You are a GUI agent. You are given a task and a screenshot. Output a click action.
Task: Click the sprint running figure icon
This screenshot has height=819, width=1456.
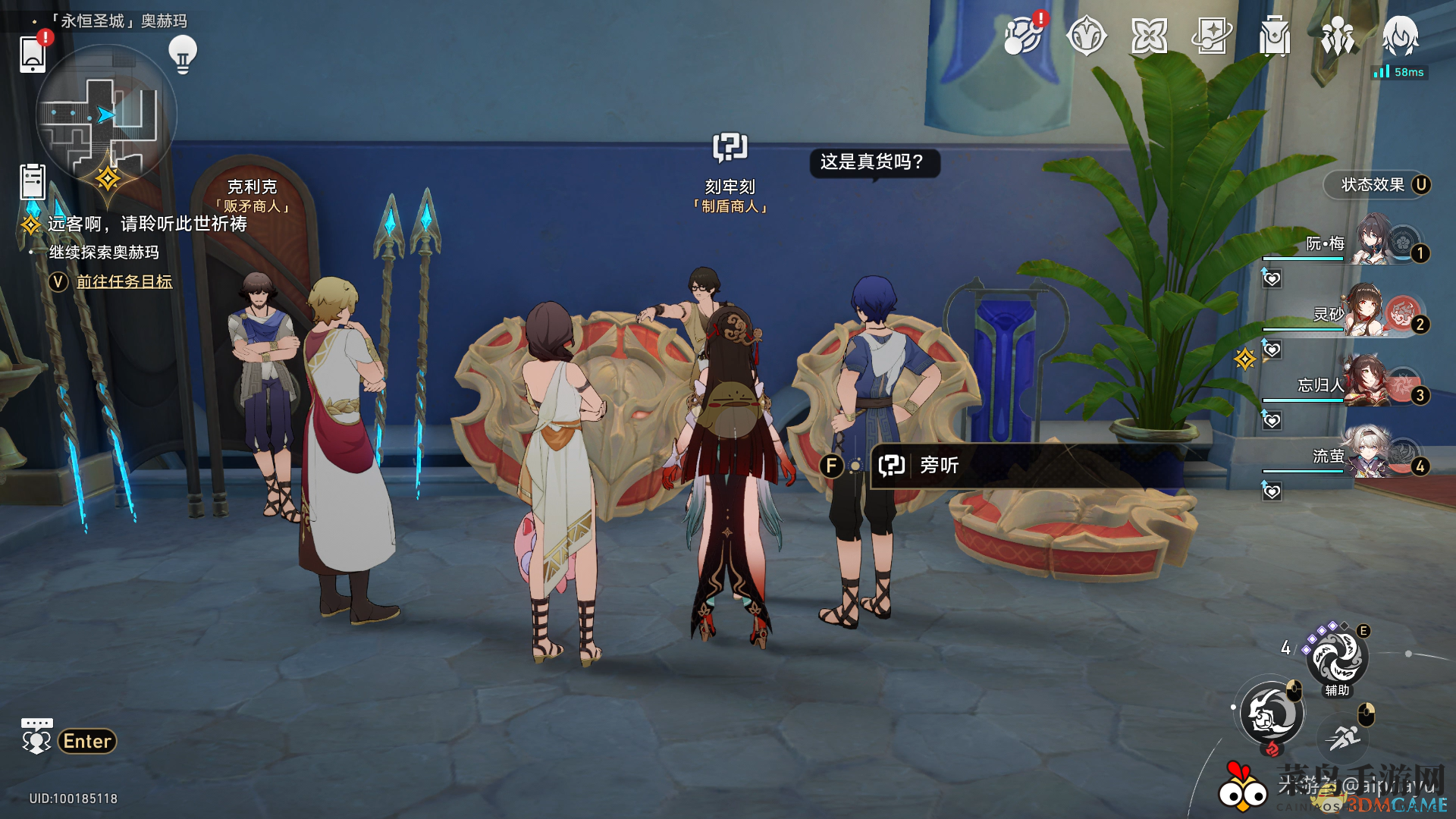pos(1344,736)
